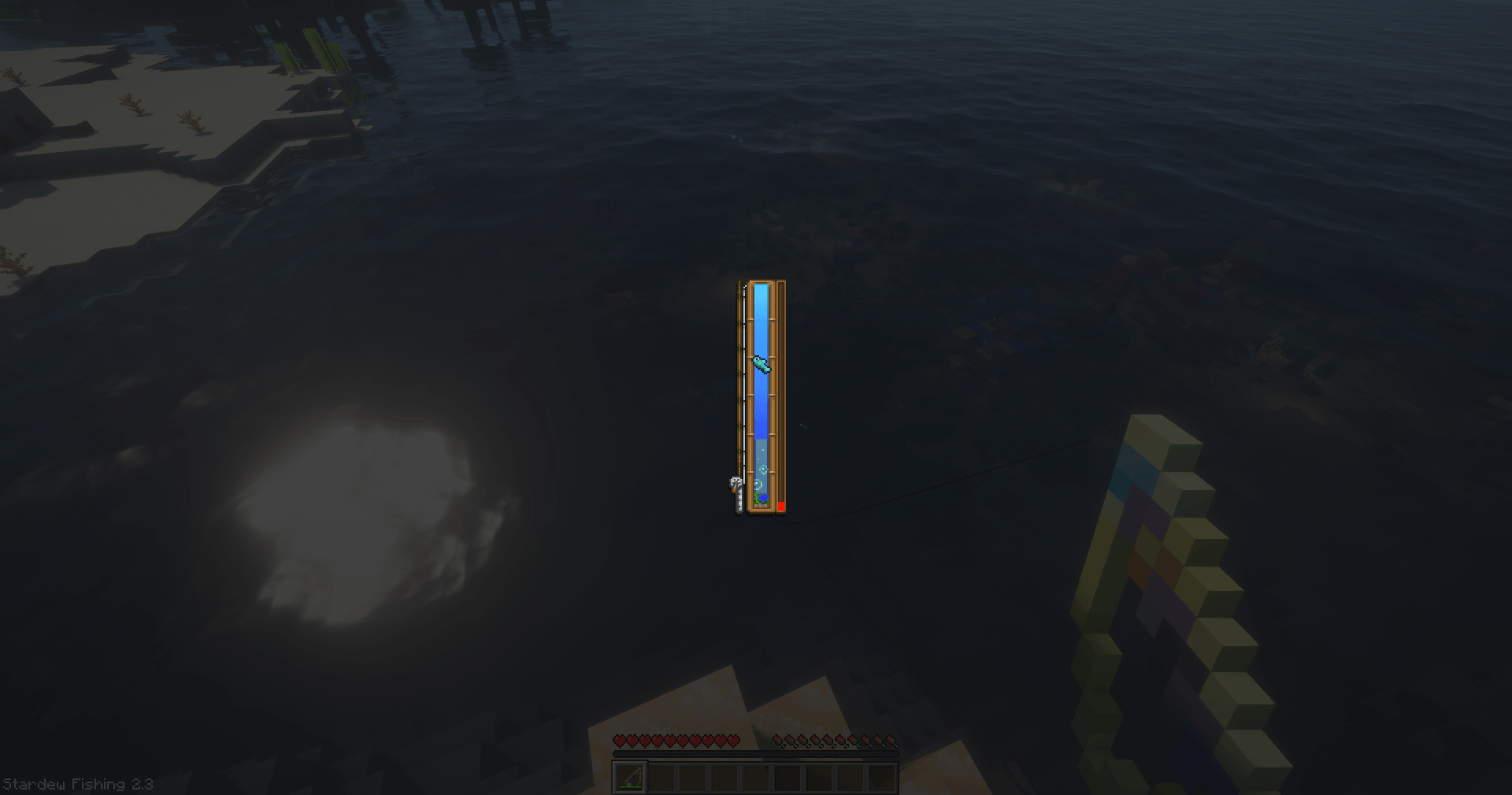Click the red completion square under the fishing bar

[781, 505]
